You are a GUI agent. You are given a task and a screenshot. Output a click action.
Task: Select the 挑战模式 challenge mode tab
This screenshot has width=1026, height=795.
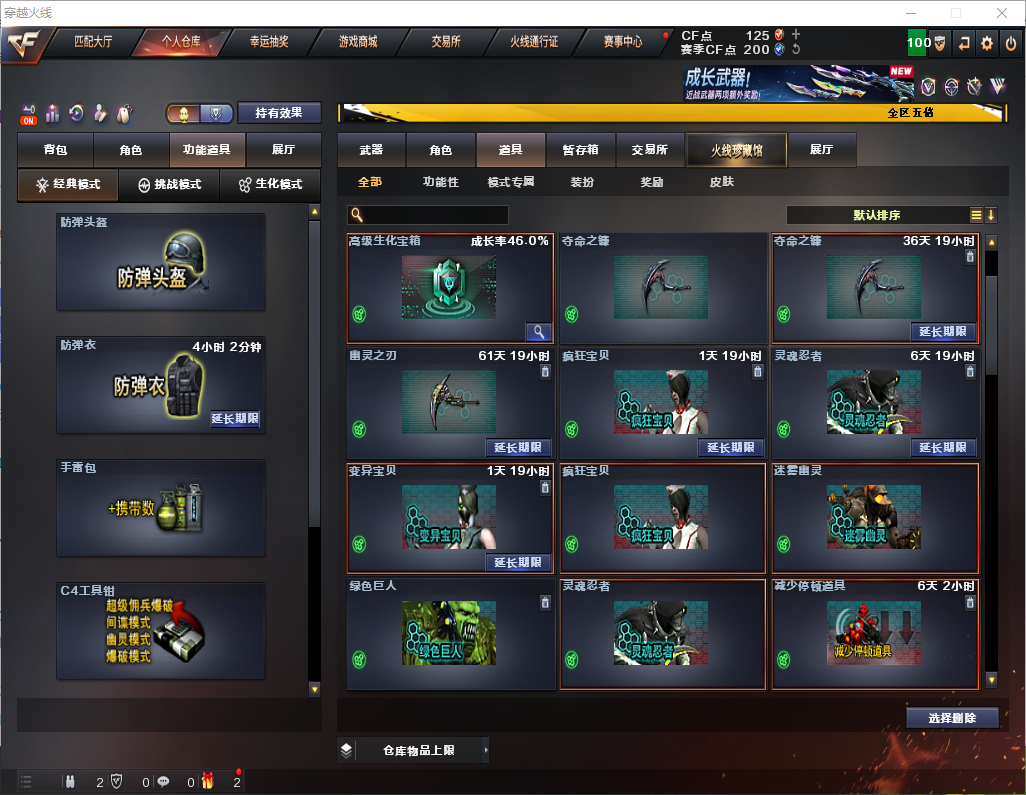(x=170, y=185)
